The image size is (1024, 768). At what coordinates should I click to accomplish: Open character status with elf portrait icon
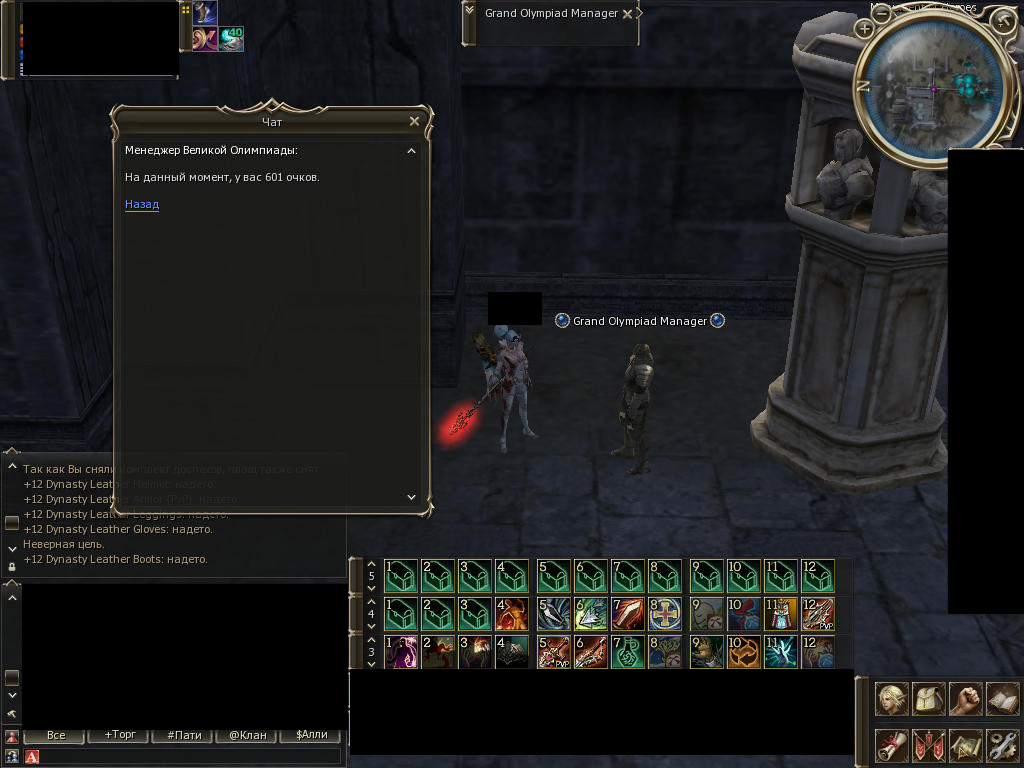[x=891, y=699]
